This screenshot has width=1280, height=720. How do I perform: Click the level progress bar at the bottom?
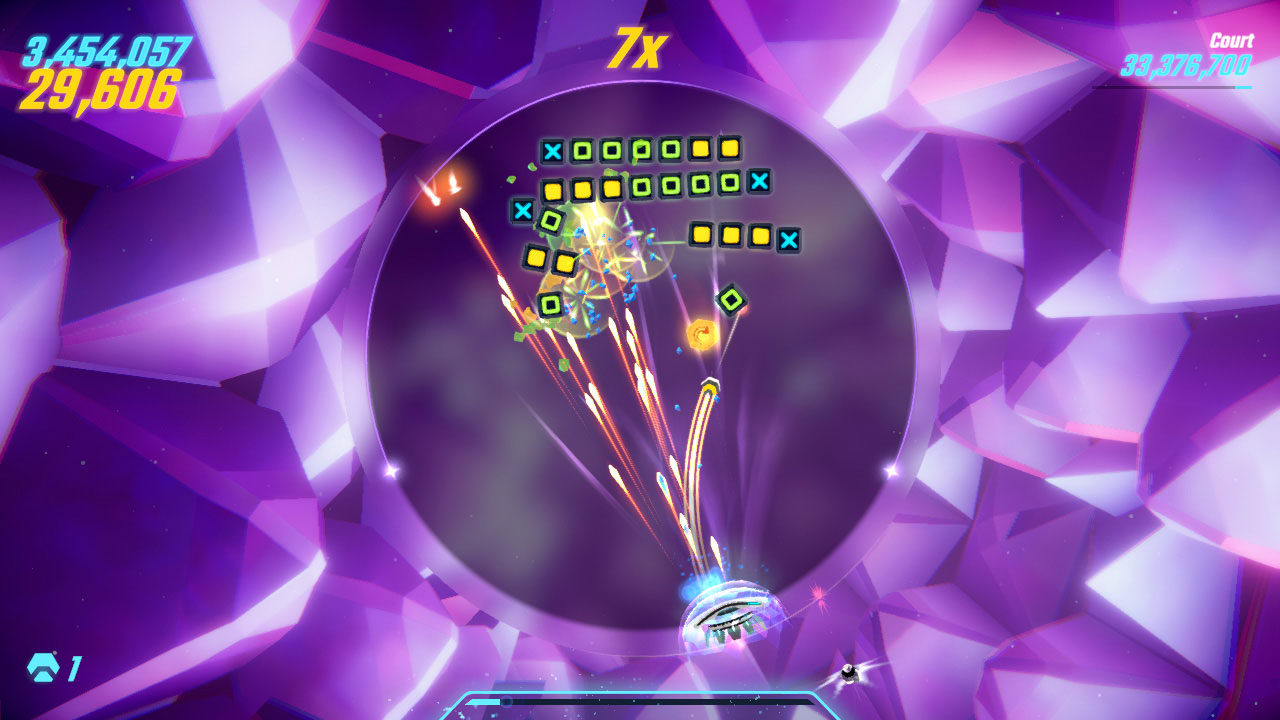pos(640,699)
